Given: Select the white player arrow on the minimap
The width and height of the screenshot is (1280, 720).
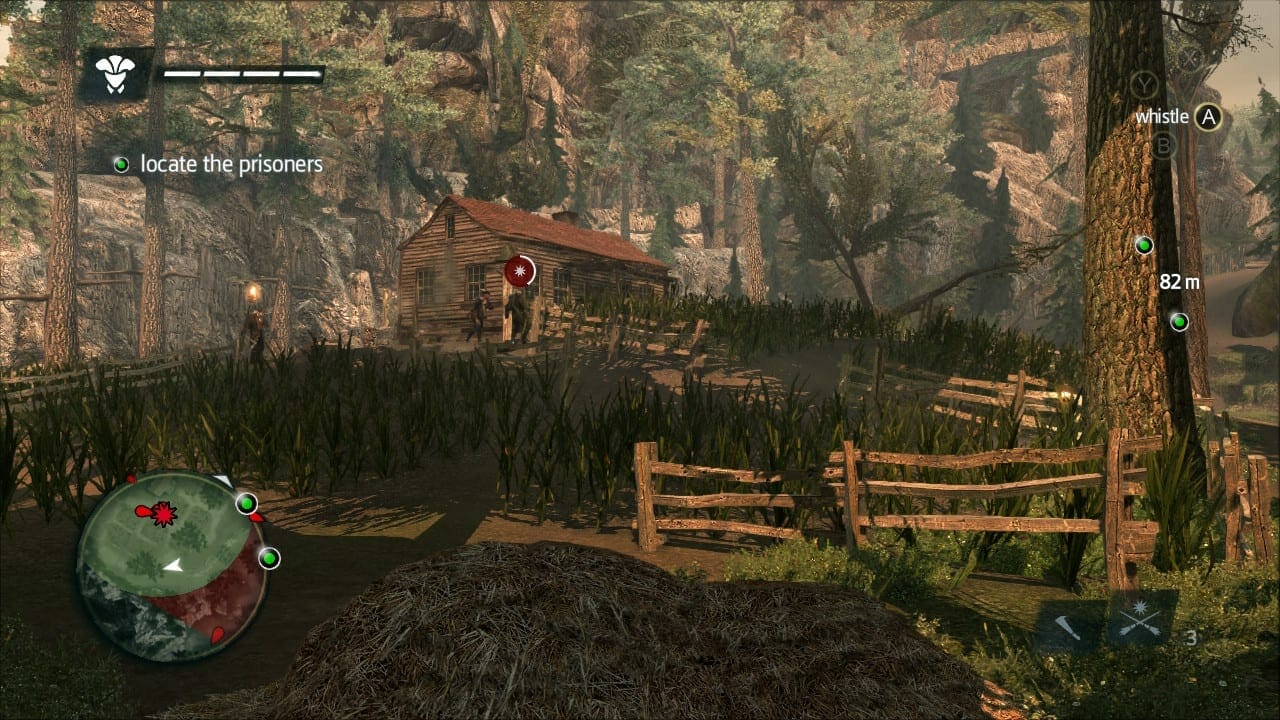Looking at the screenshot, I should pyautogui.click(x=174, y=566).
